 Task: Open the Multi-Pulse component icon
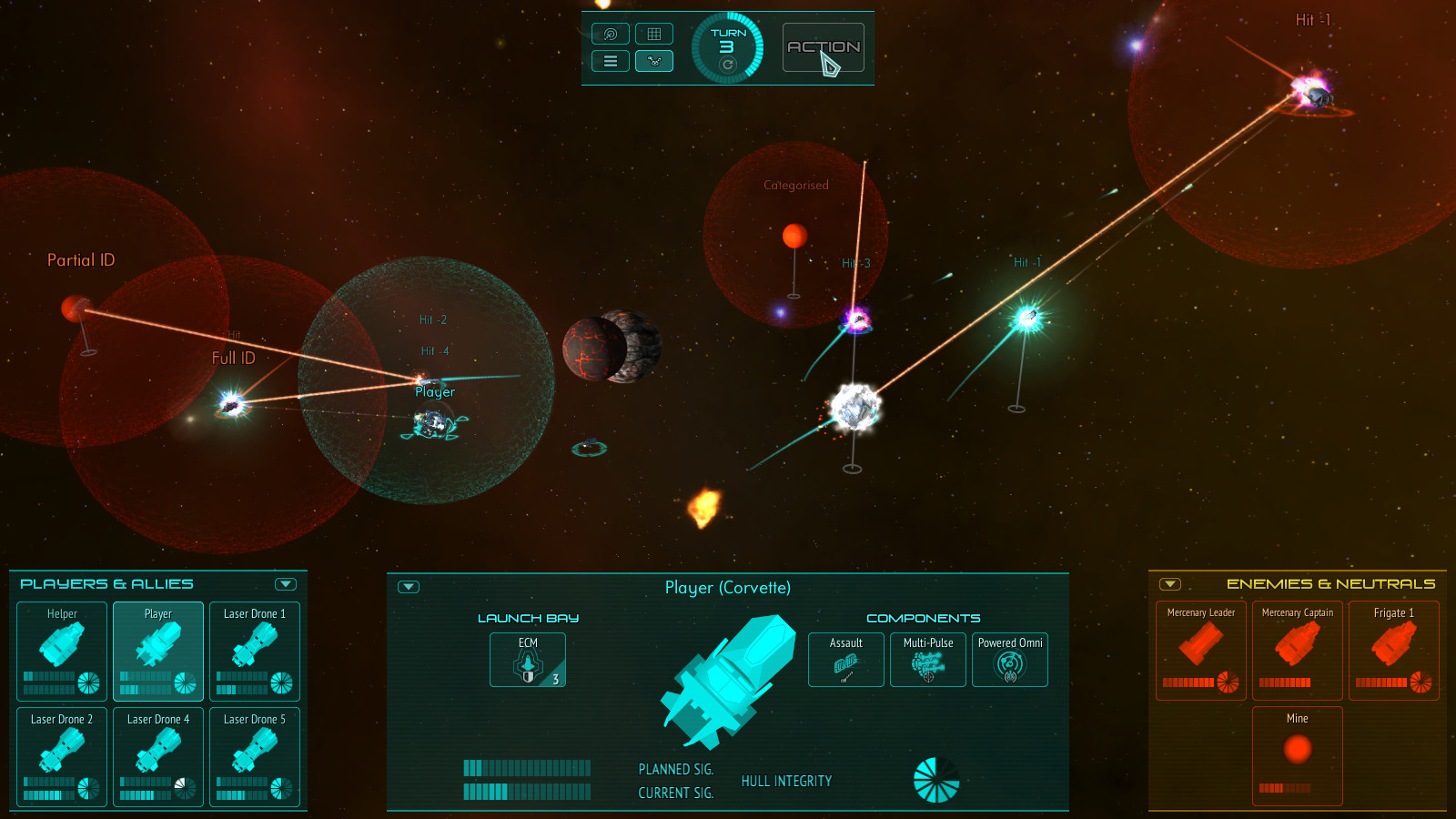pyautogui.click(x=927, y=660)
